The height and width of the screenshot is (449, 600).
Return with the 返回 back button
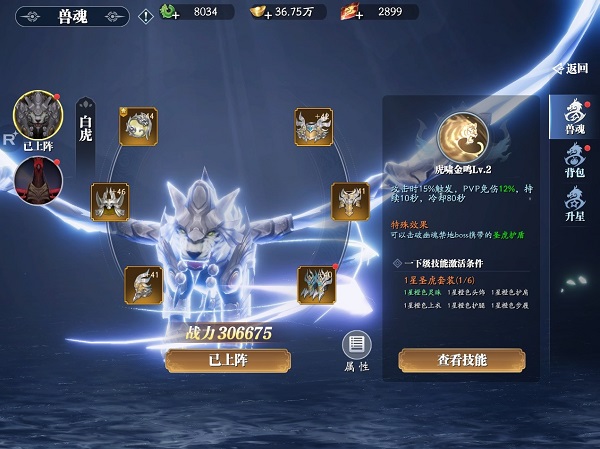pos(572,69)
